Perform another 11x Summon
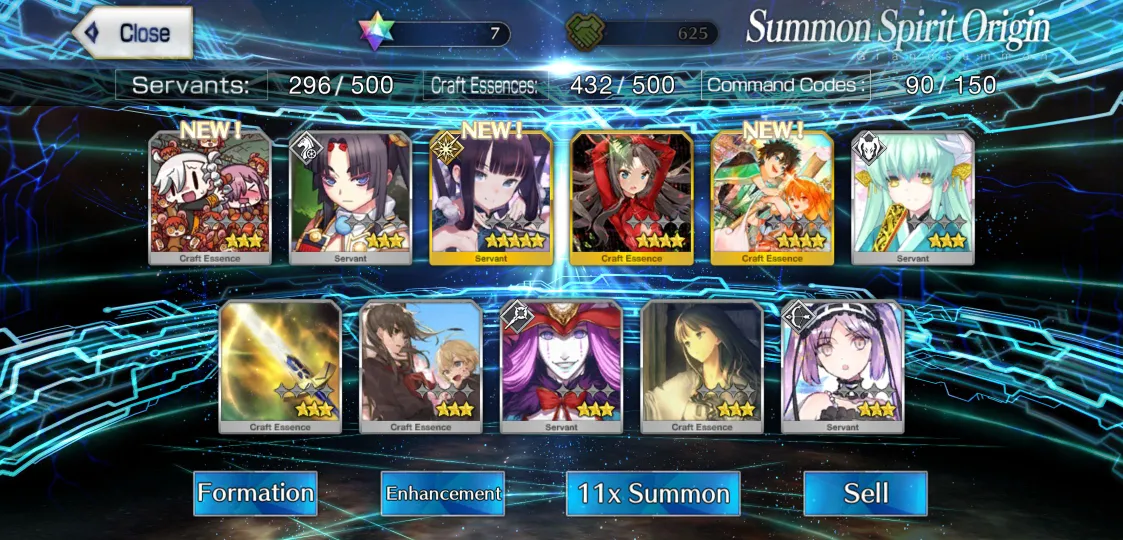 [x=653, y=494]
